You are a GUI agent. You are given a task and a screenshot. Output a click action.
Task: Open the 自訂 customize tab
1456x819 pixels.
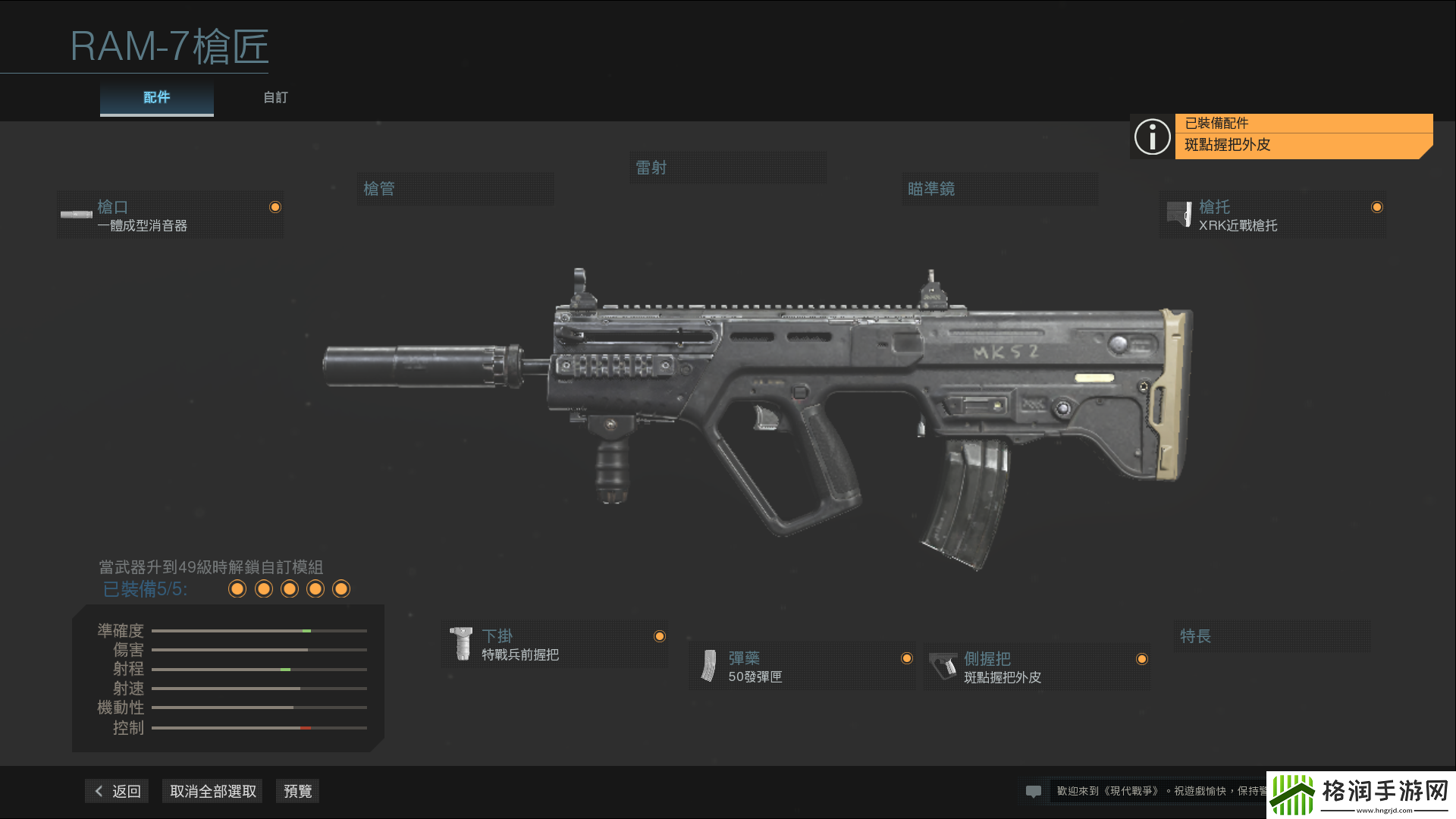coord(275,98)
